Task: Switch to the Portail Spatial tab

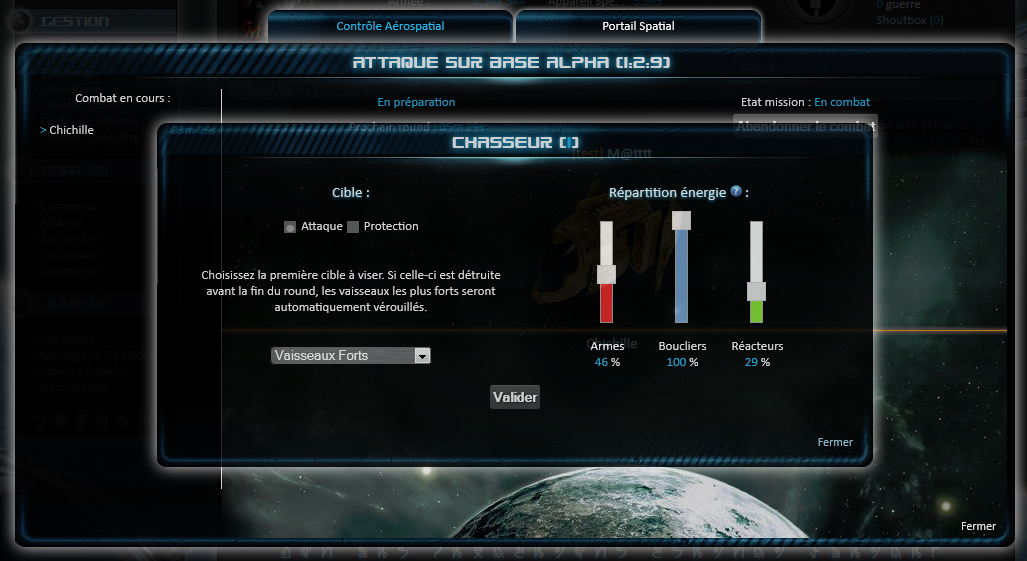Action: pos(638,26)
